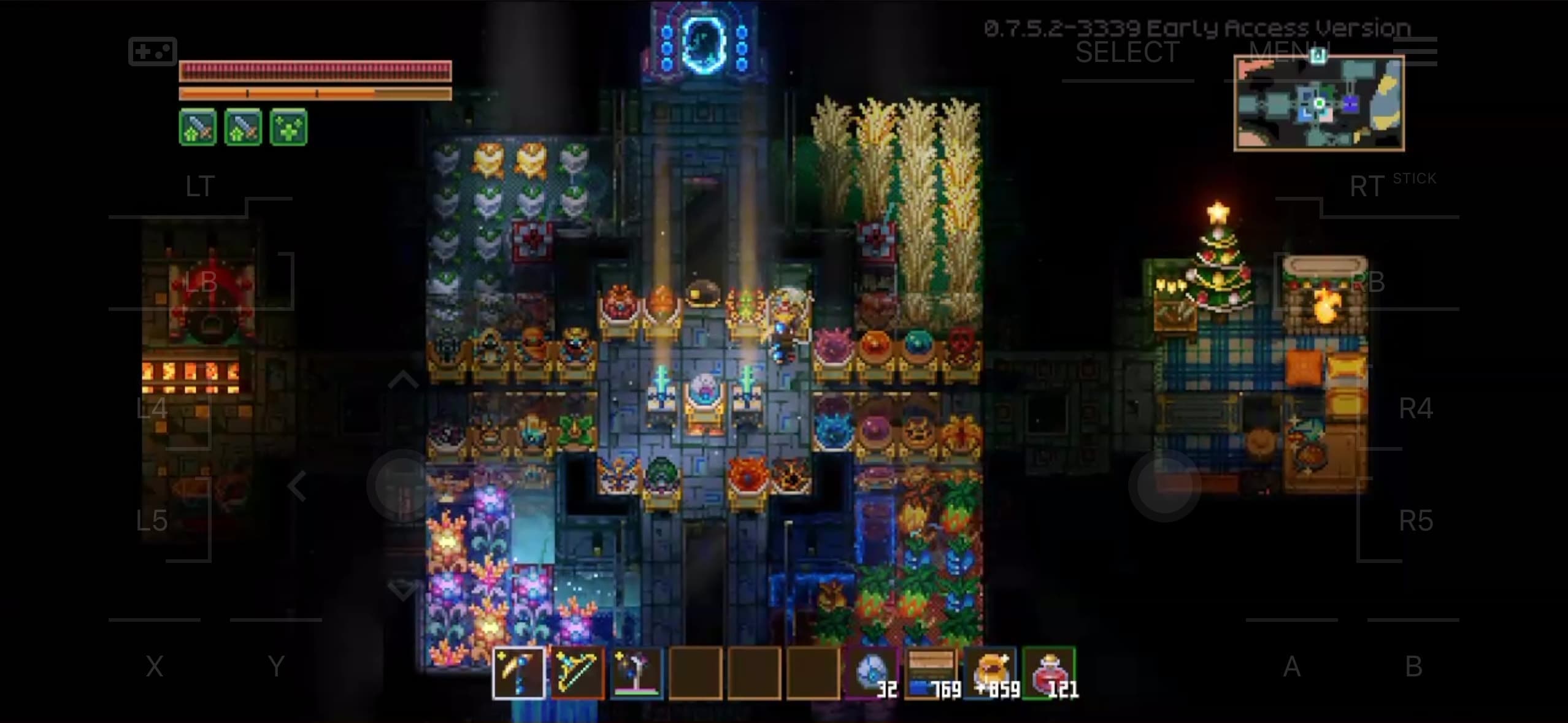Select the cooked food stack of 859
The width and height of the screenshot is (1568, 723).
(x=991, y=673)
